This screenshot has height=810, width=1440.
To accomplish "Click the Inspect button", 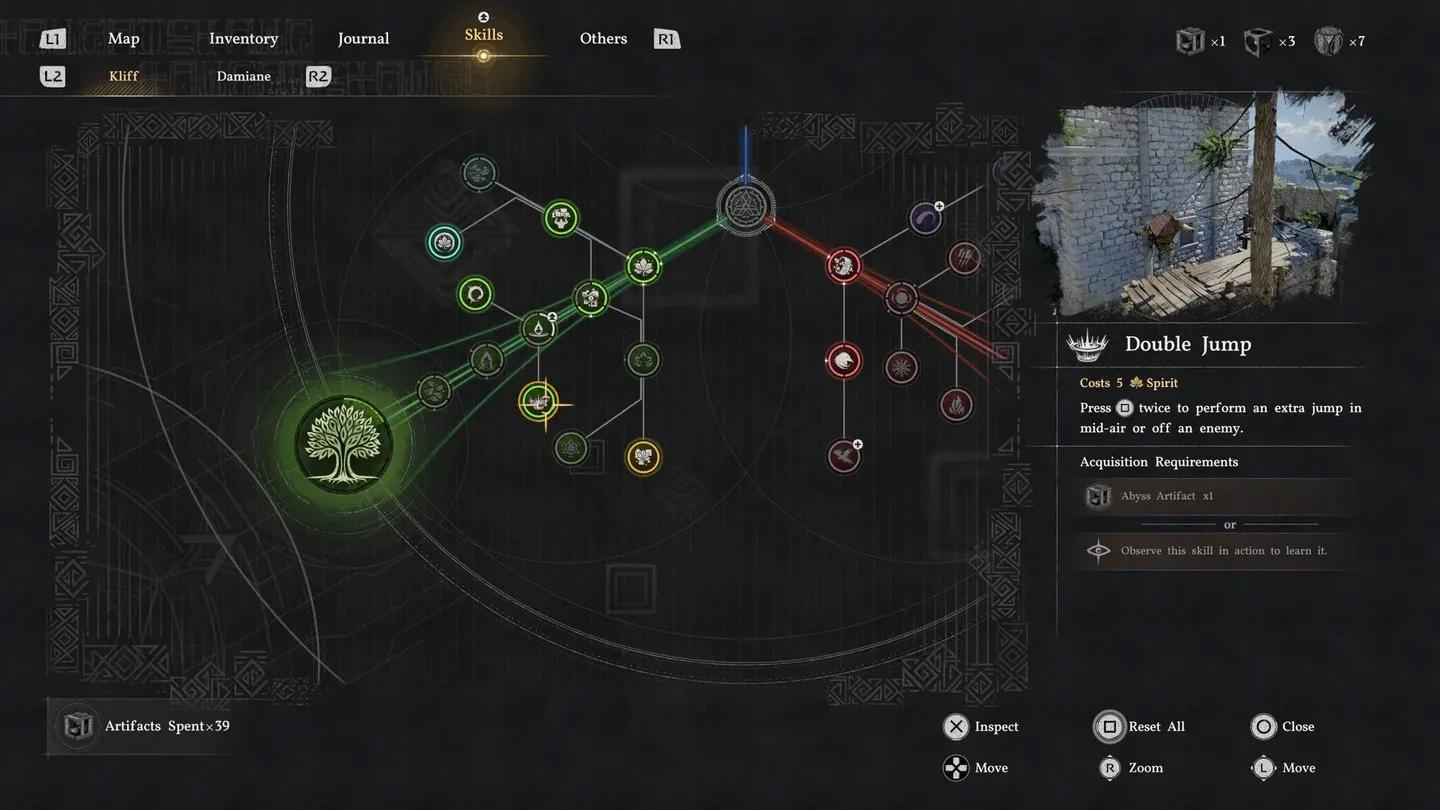I will 980,727.
